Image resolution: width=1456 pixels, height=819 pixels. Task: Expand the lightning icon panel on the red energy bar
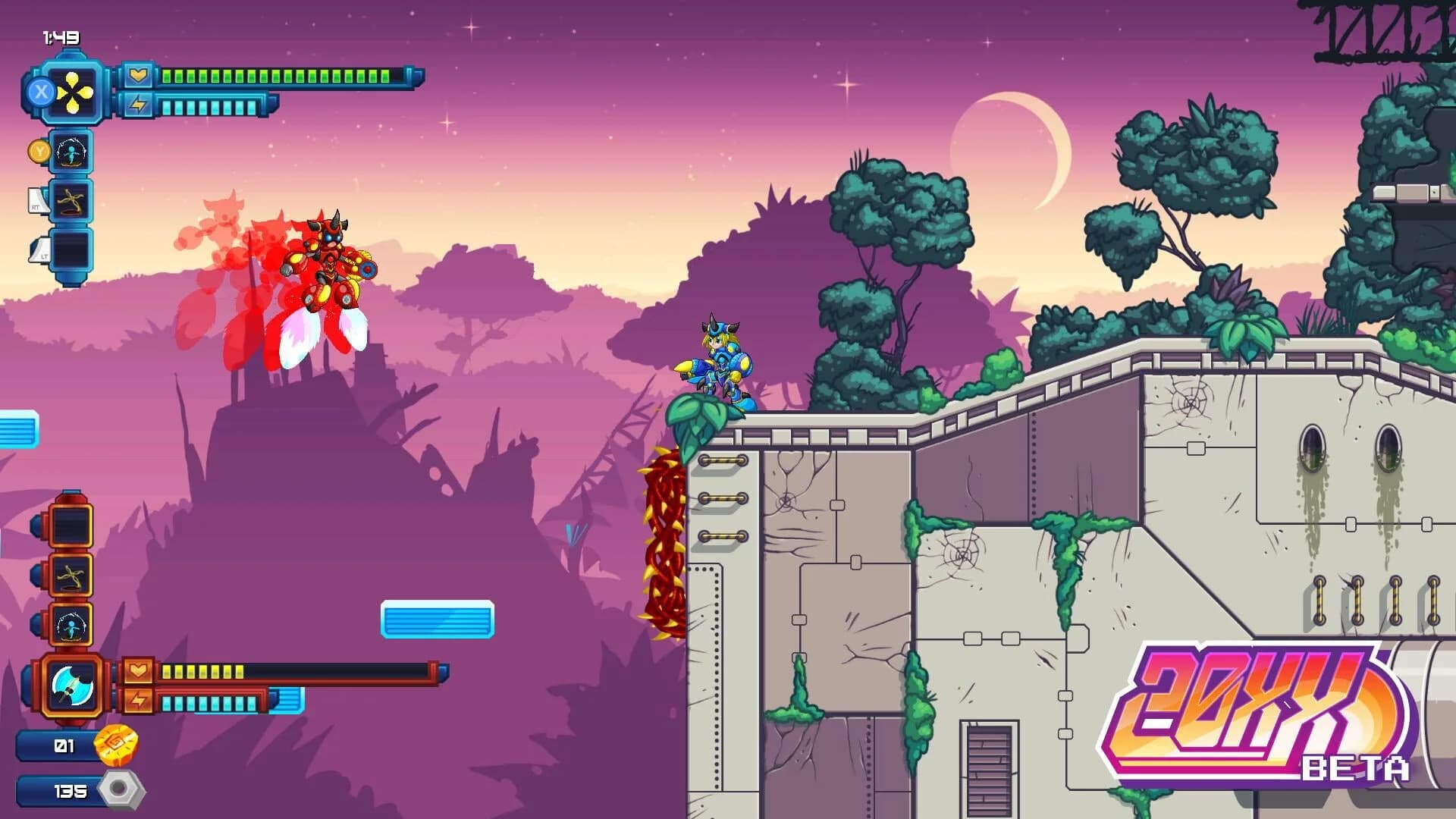pyautogui.click(x=139, y=698)
